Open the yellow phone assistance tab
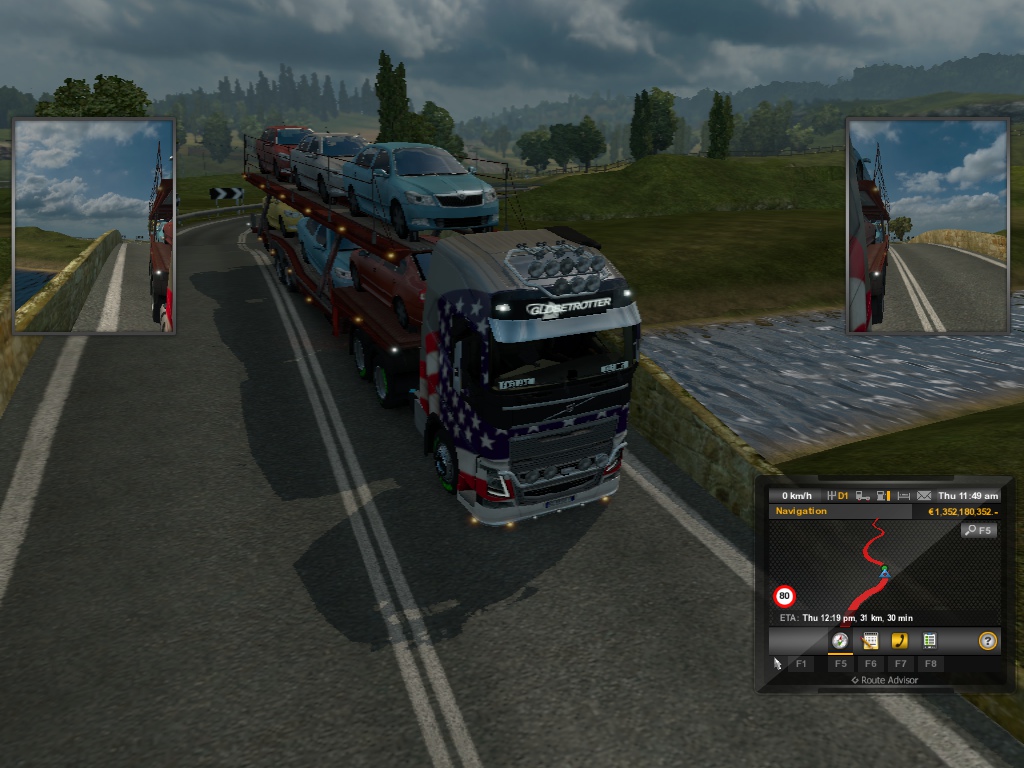The height and width of the screenshot is (768, 1024). pos(900,641)
